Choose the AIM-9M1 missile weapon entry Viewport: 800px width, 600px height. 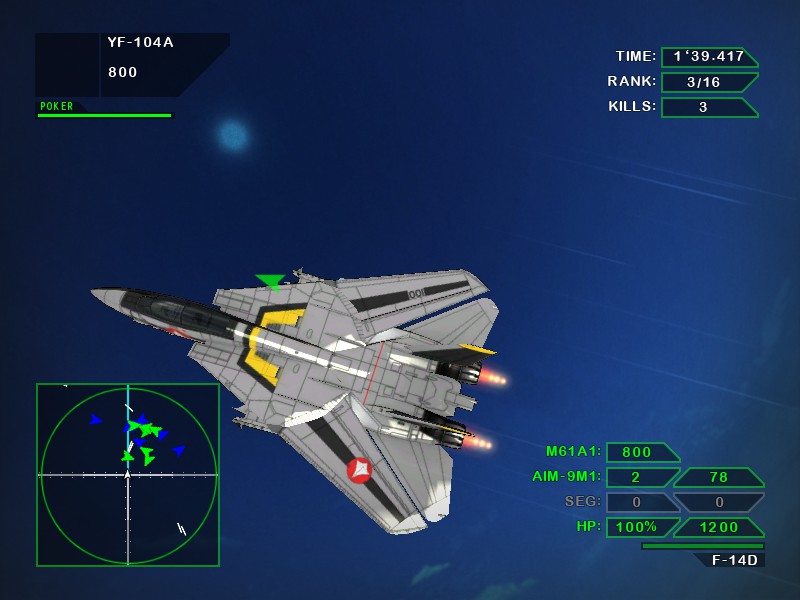pyautogui.click(x=567, y=477)
